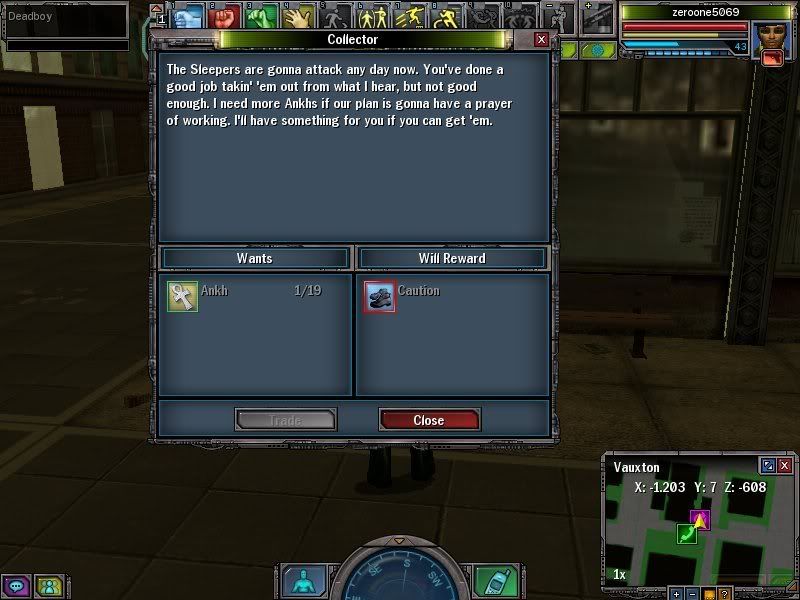Select the Caution reward icon
Screen dimensions: 800x600
click(379, 296)
